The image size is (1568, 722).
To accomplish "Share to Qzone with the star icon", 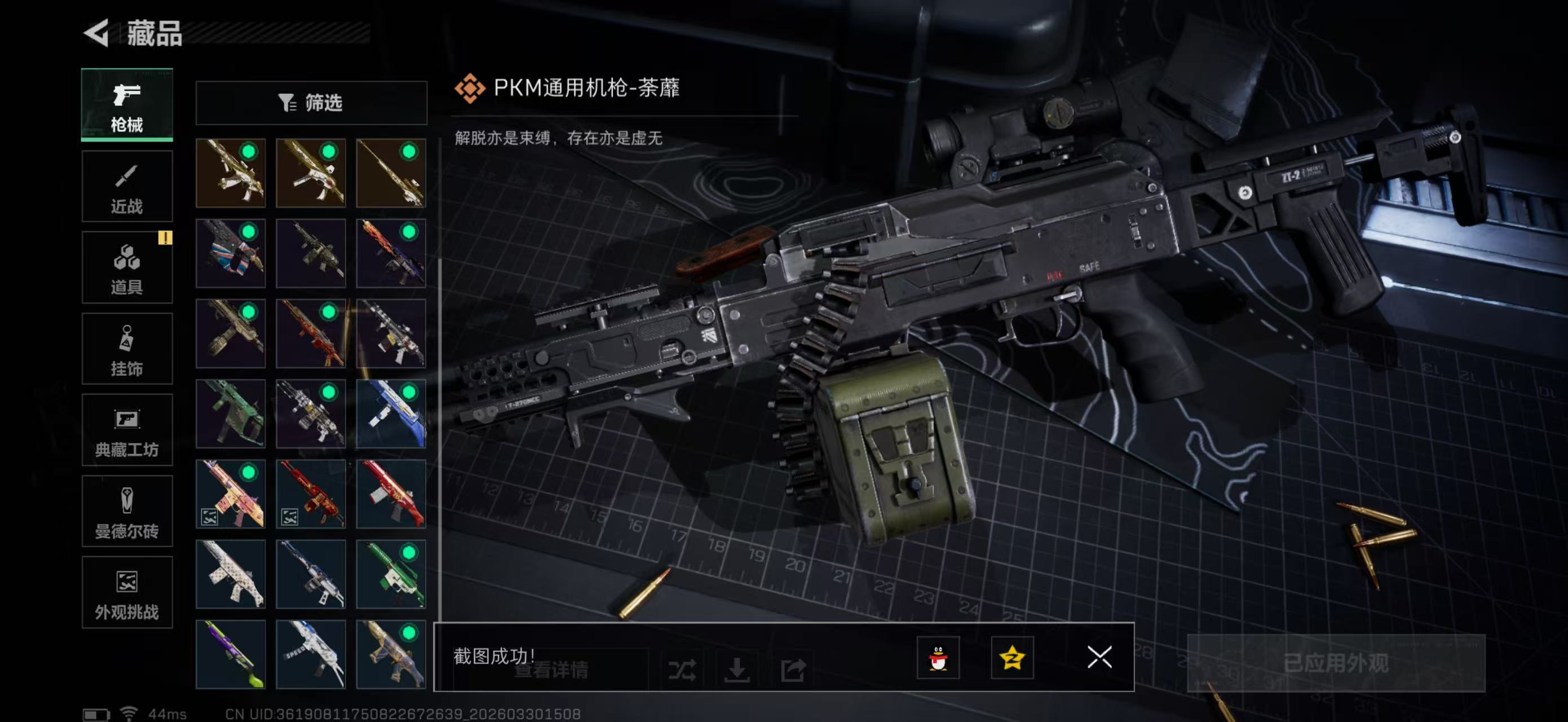I will click(x=1013, y=659).
